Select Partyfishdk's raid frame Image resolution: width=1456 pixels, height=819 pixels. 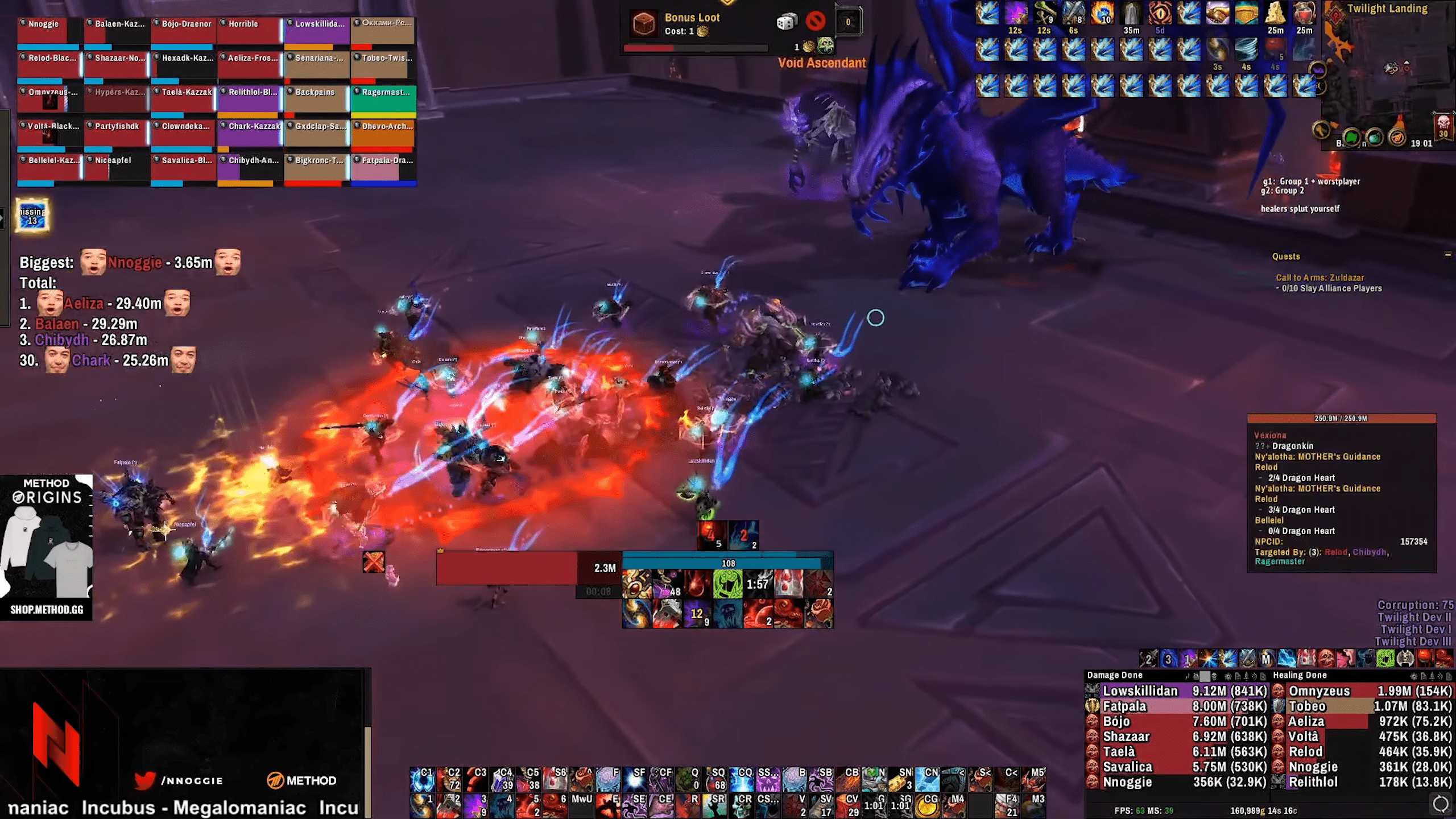pyautogui.click(x=116, y=135)
